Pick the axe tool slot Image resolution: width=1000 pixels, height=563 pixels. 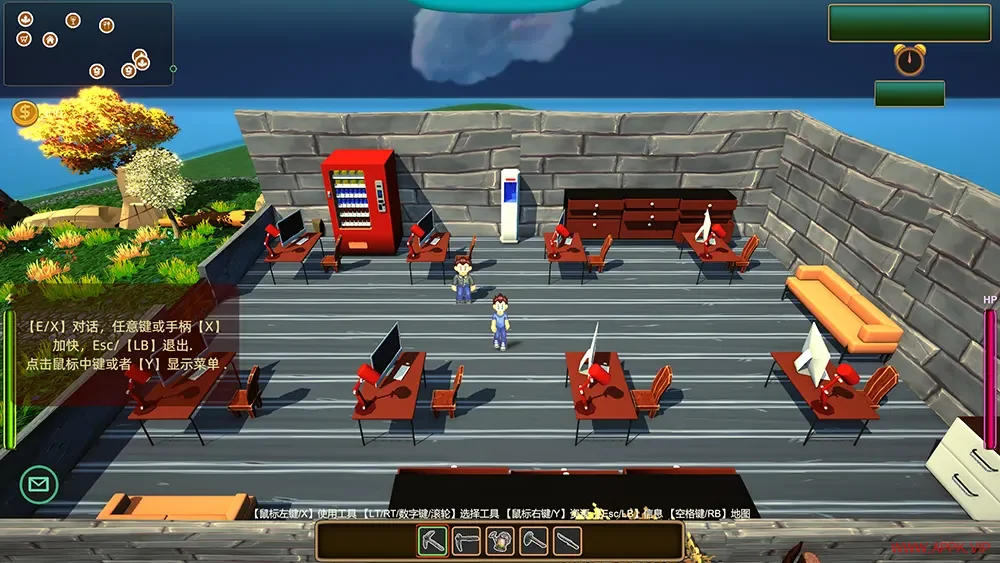534,541
